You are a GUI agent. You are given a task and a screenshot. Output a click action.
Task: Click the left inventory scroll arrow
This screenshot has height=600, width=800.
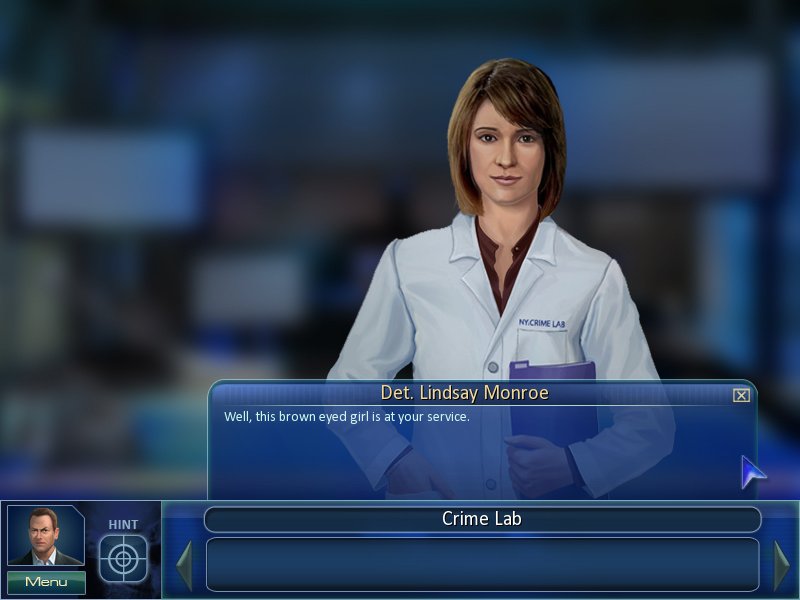(184, 565)
